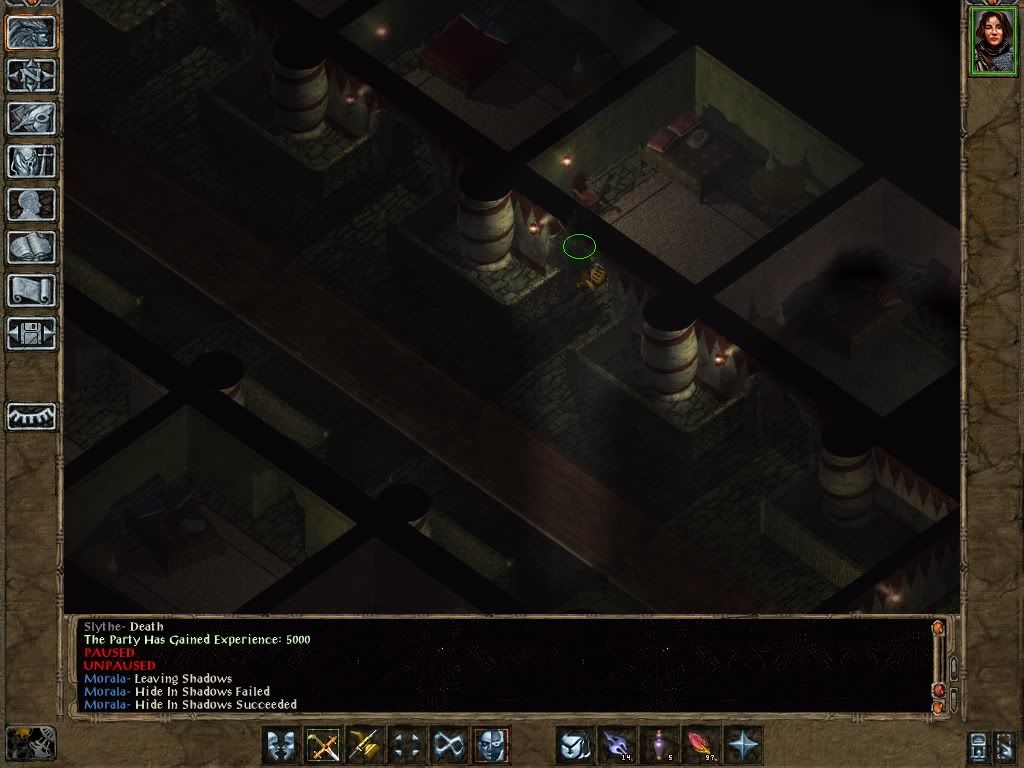The width and height of the screenshot is (1024, 768).
Task: Open the area map with compass icon
Action: point(31,75)
